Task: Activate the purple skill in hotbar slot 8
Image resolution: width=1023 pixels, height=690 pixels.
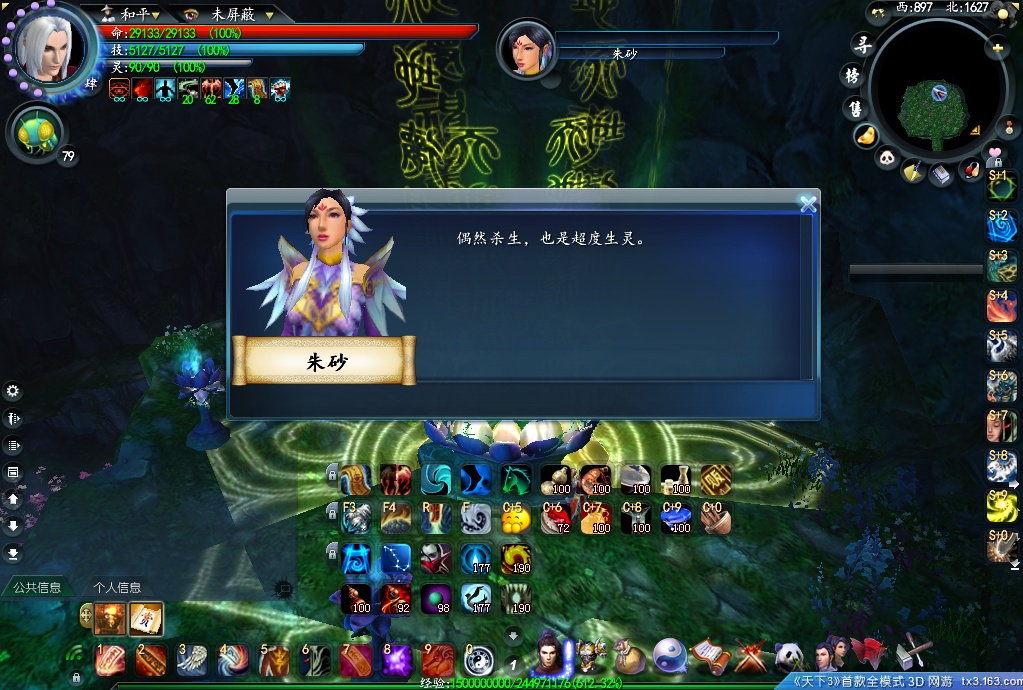Action: pyautogui.click(x=397, y=659)
